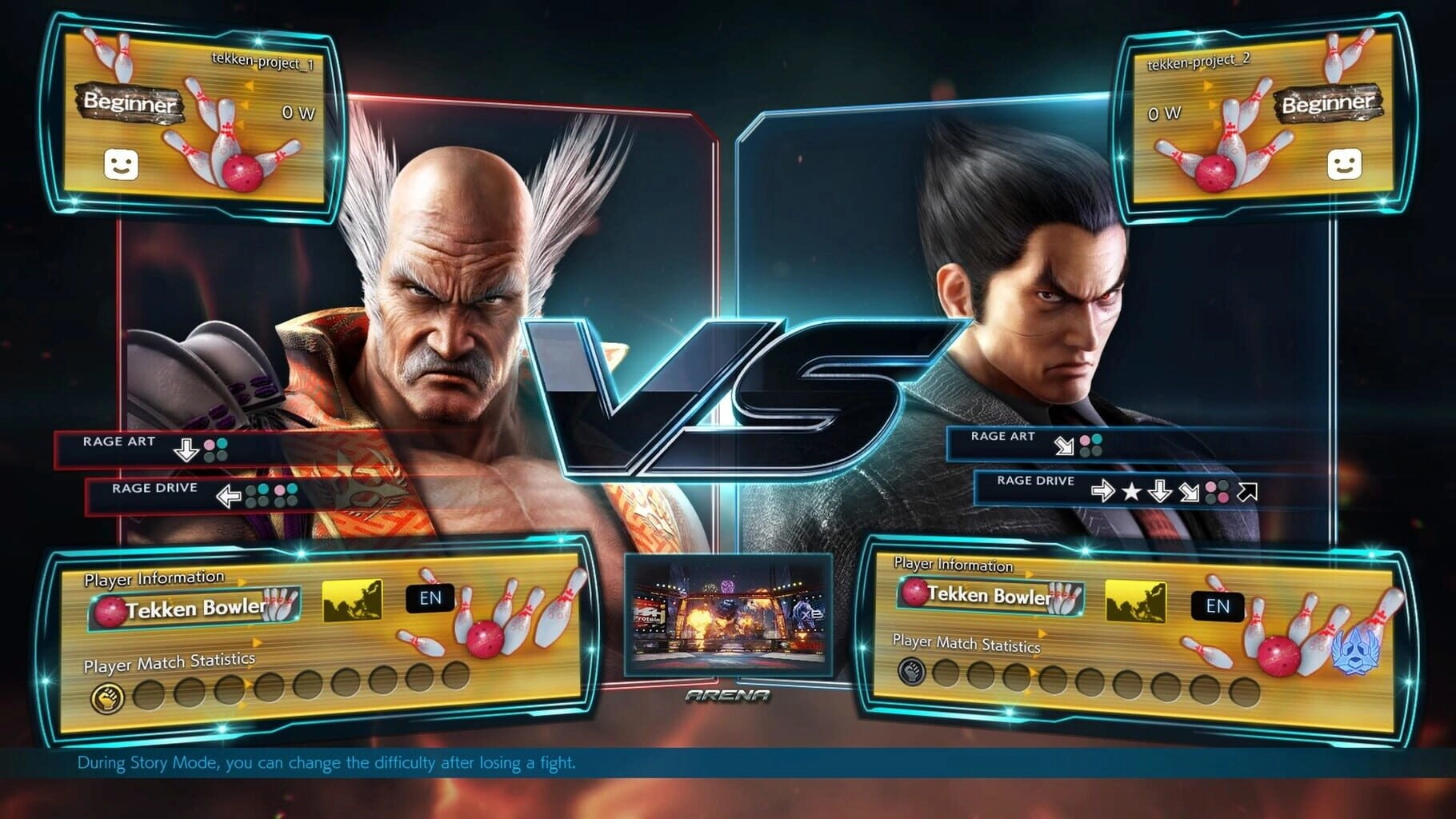
Task: Click the EN language badge in Heihachi's panel
Action: click(430, 598)
